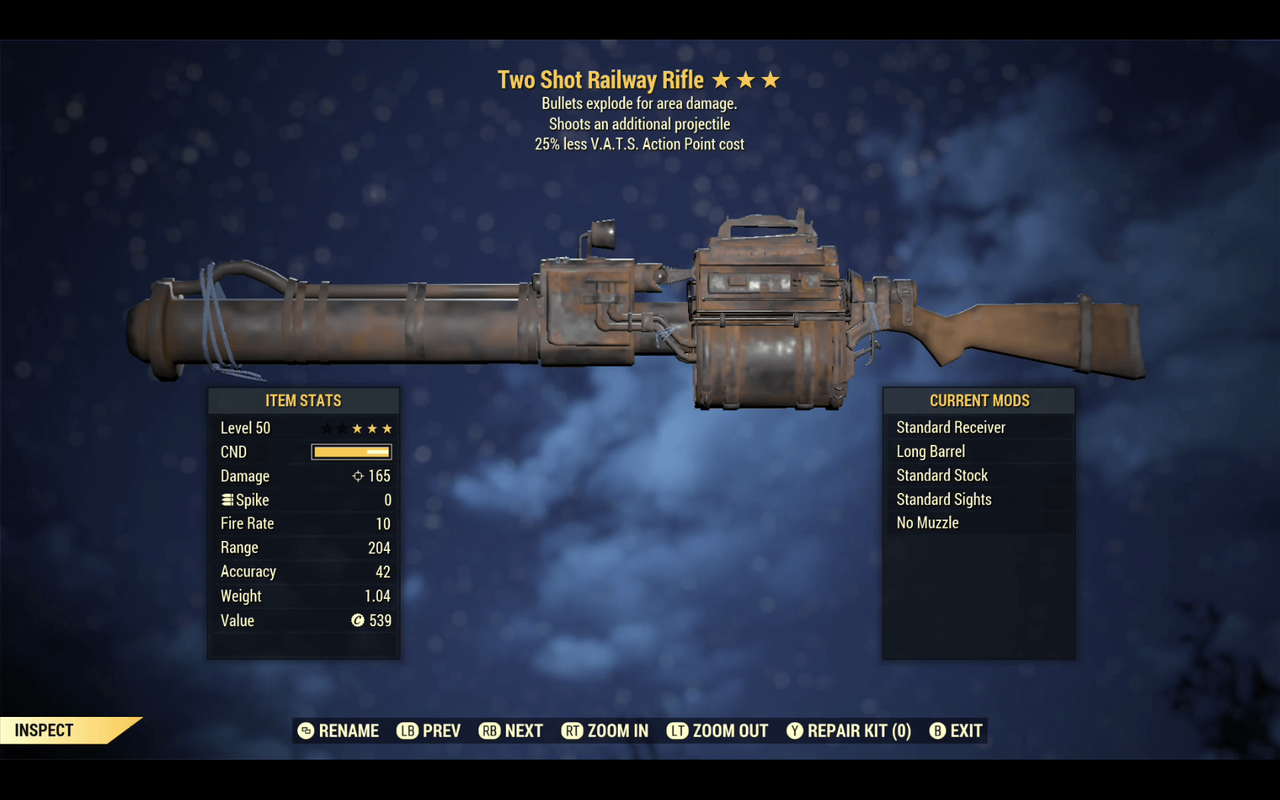Screen dimensions: 1280x800
Task: Click the CND condition bar
Action: tap(351, 451)
